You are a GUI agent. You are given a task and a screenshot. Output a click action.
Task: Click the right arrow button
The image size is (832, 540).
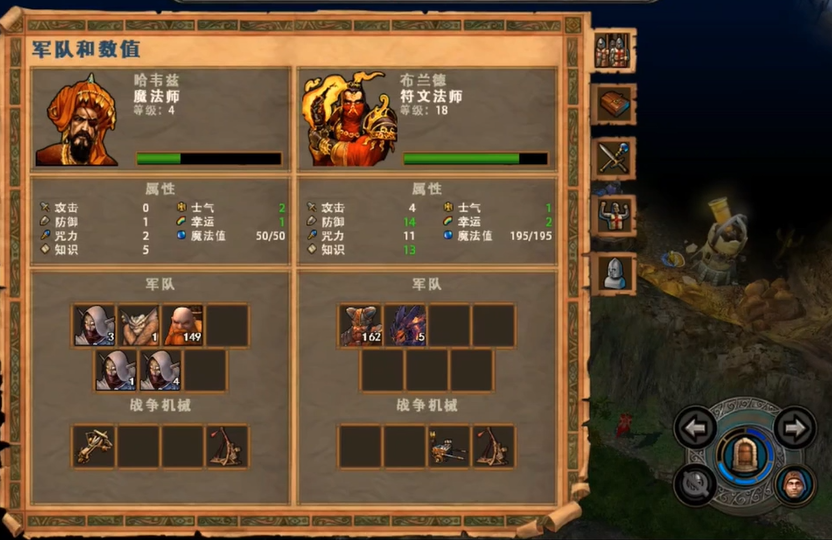point(794,428)
